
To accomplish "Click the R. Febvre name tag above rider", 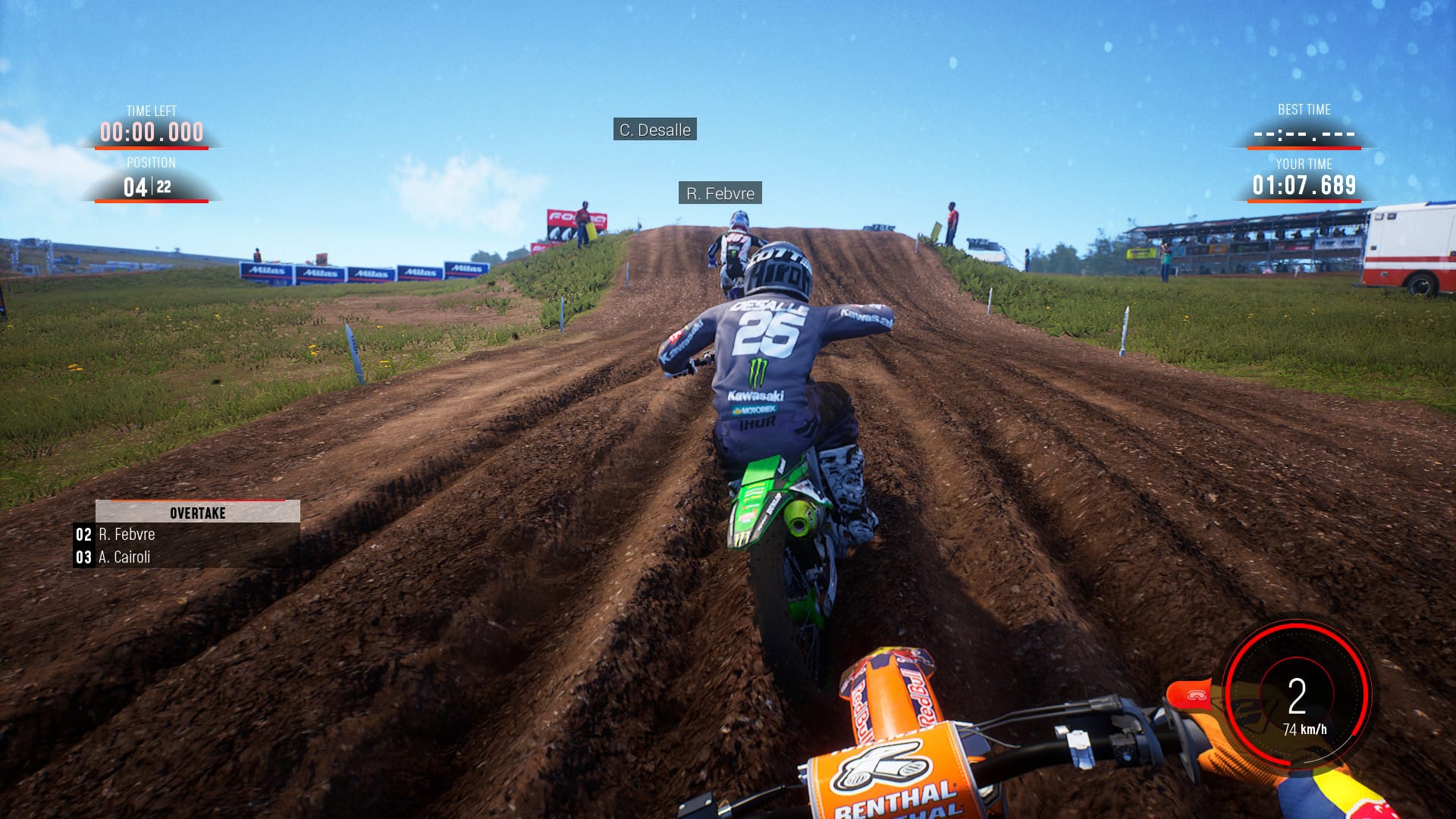I will pos(720,193).
